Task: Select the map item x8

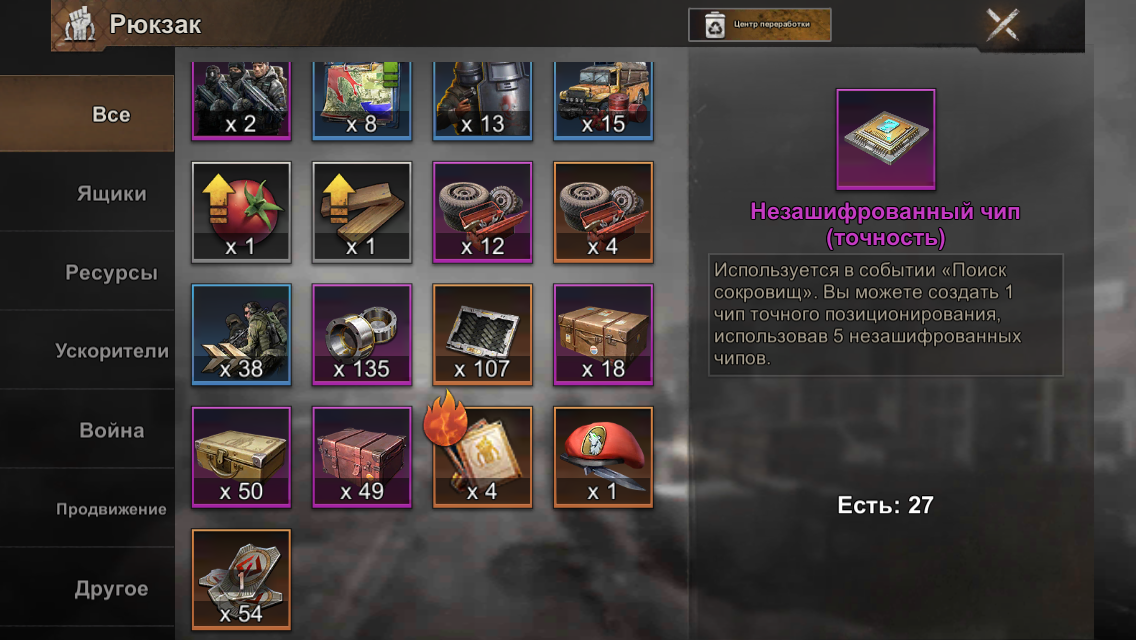Action: pyautogui.click(x=362, y=100)
